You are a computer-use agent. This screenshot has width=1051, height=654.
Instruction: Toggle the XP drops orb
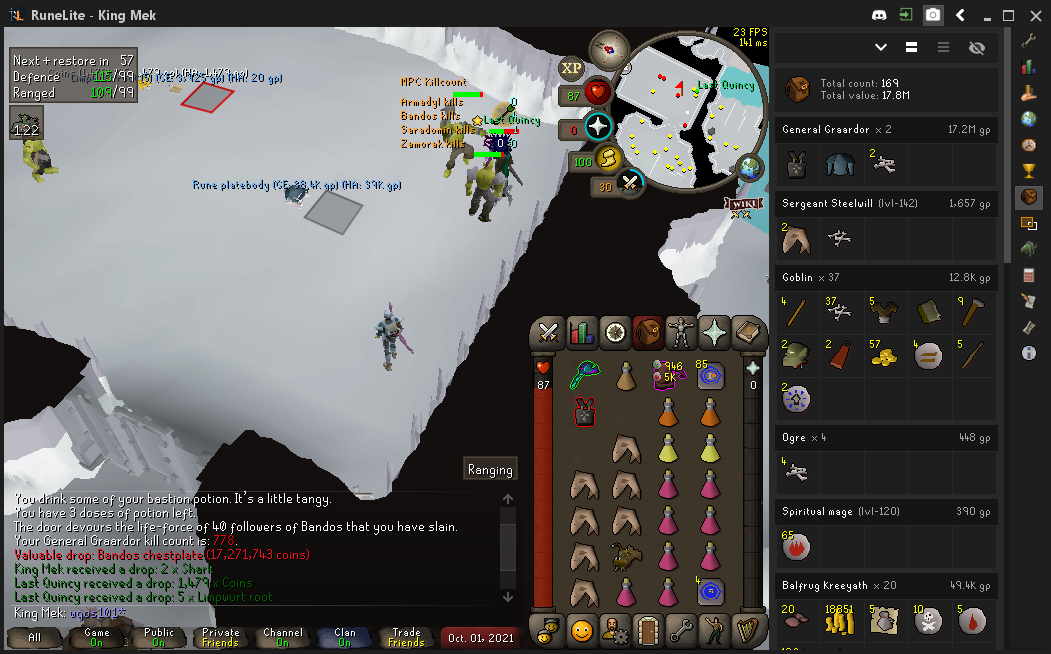pos(571,68)
